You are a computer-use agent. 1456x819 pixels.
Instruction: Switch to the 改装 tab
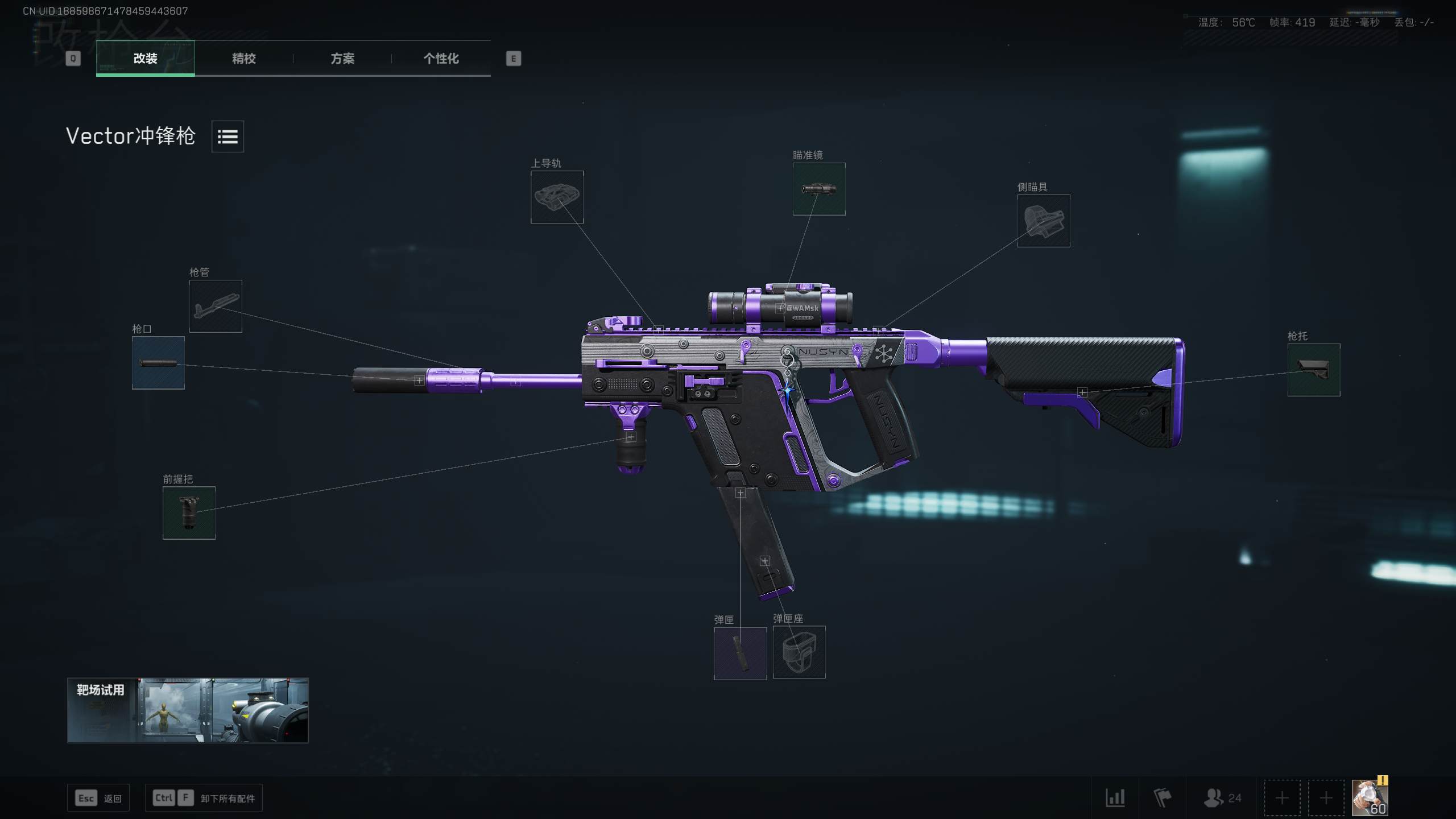145,58
